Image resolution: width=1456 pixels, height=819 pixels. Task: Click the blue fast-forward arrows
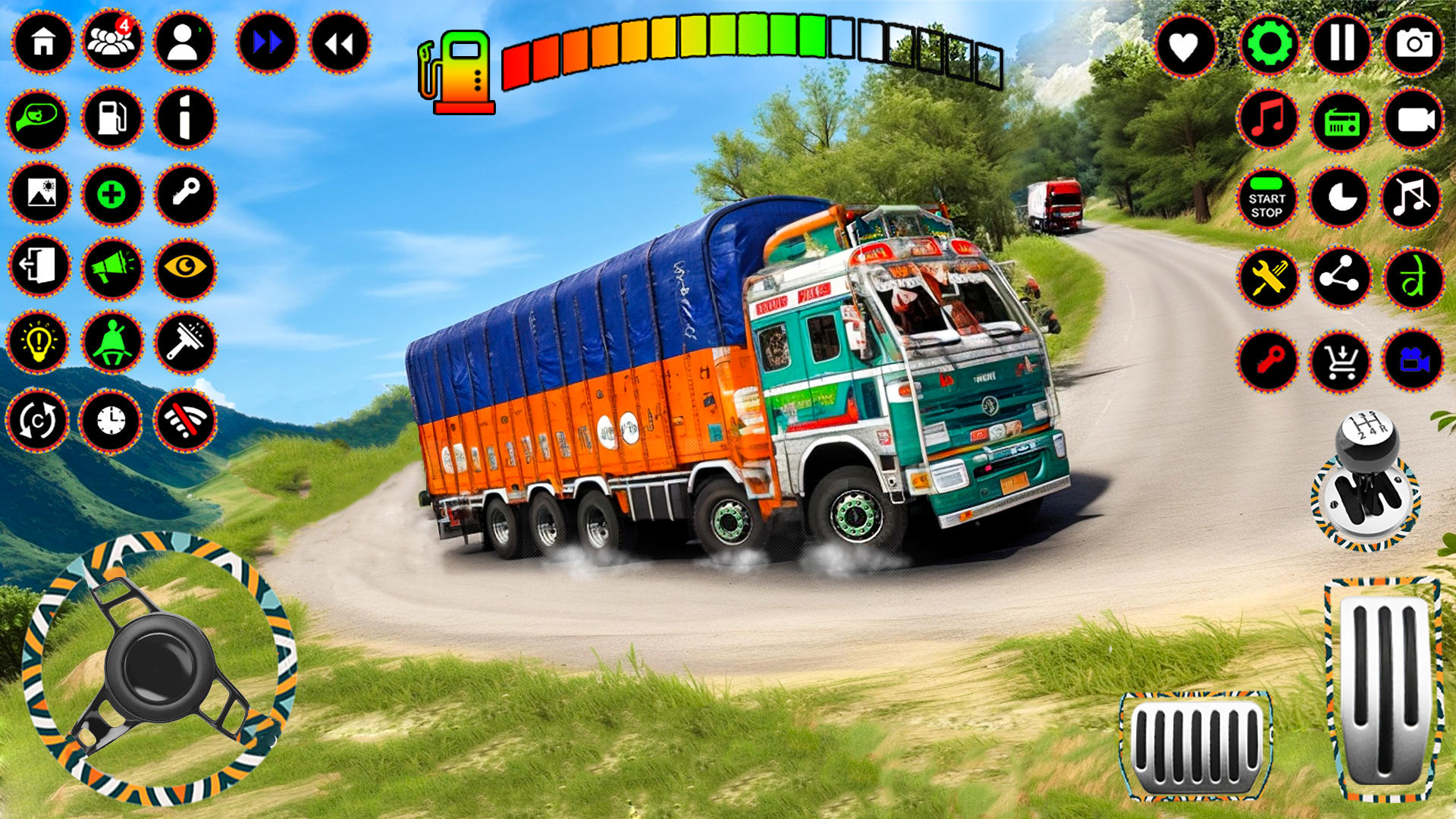coord(266,42)
